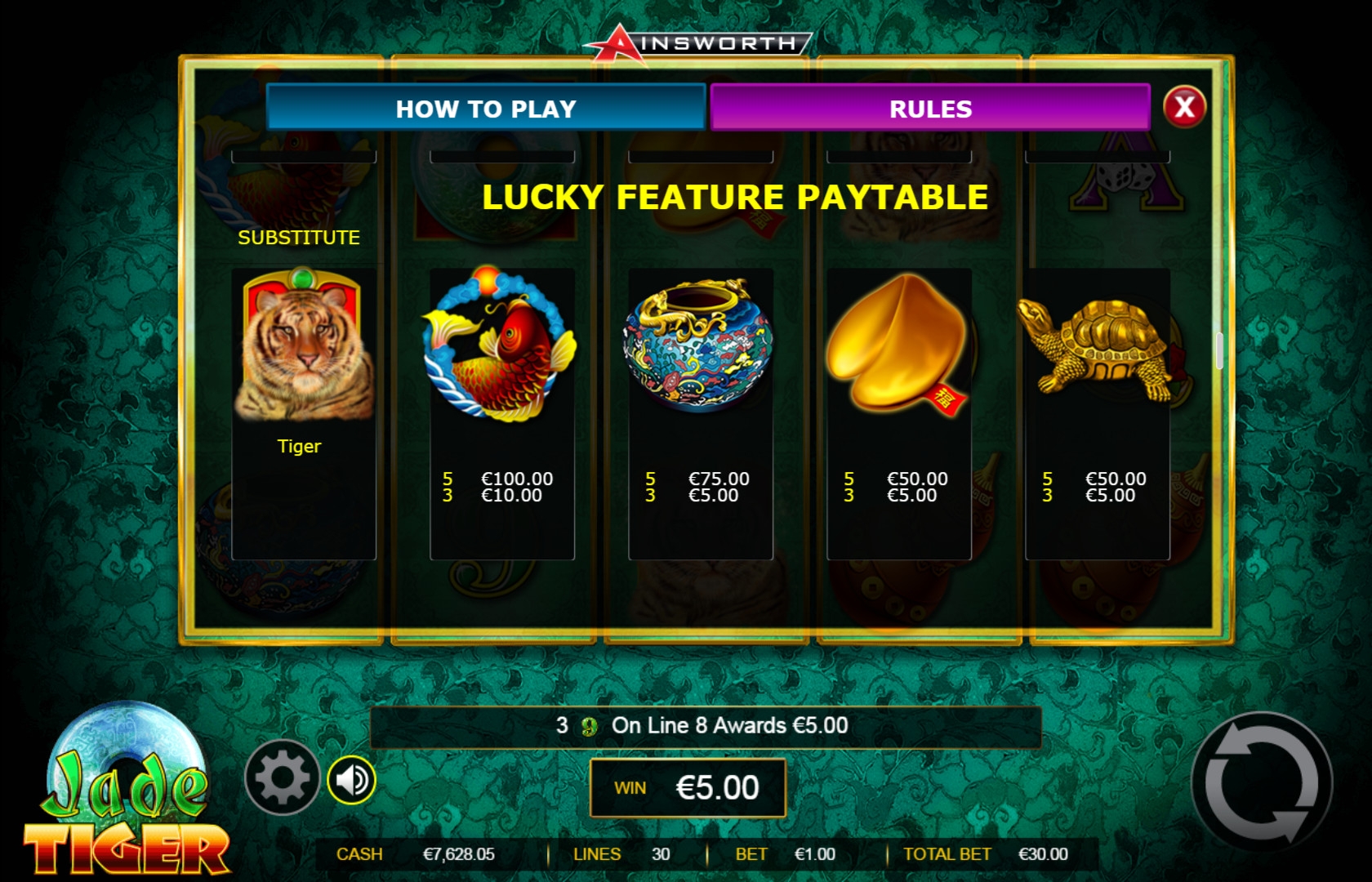Close the paytable with the red X
Screen dimensions: 1372x882
click(x=1184, y=106)
